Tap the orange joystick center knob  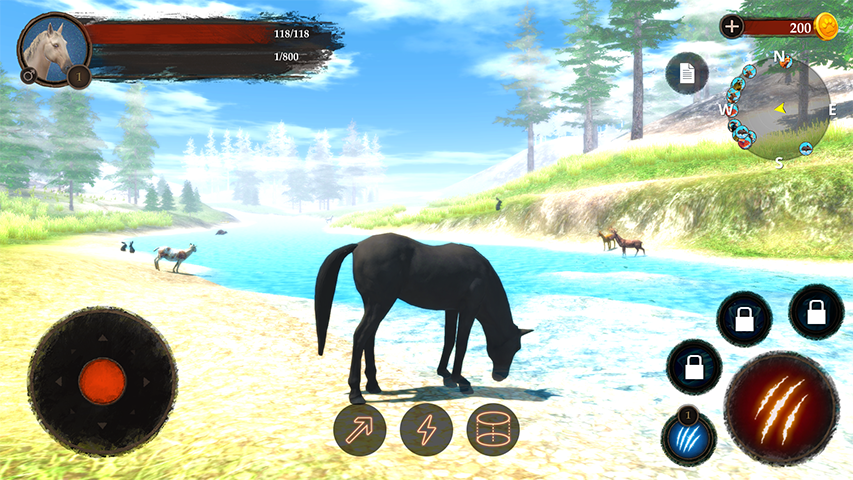point(102,381)
